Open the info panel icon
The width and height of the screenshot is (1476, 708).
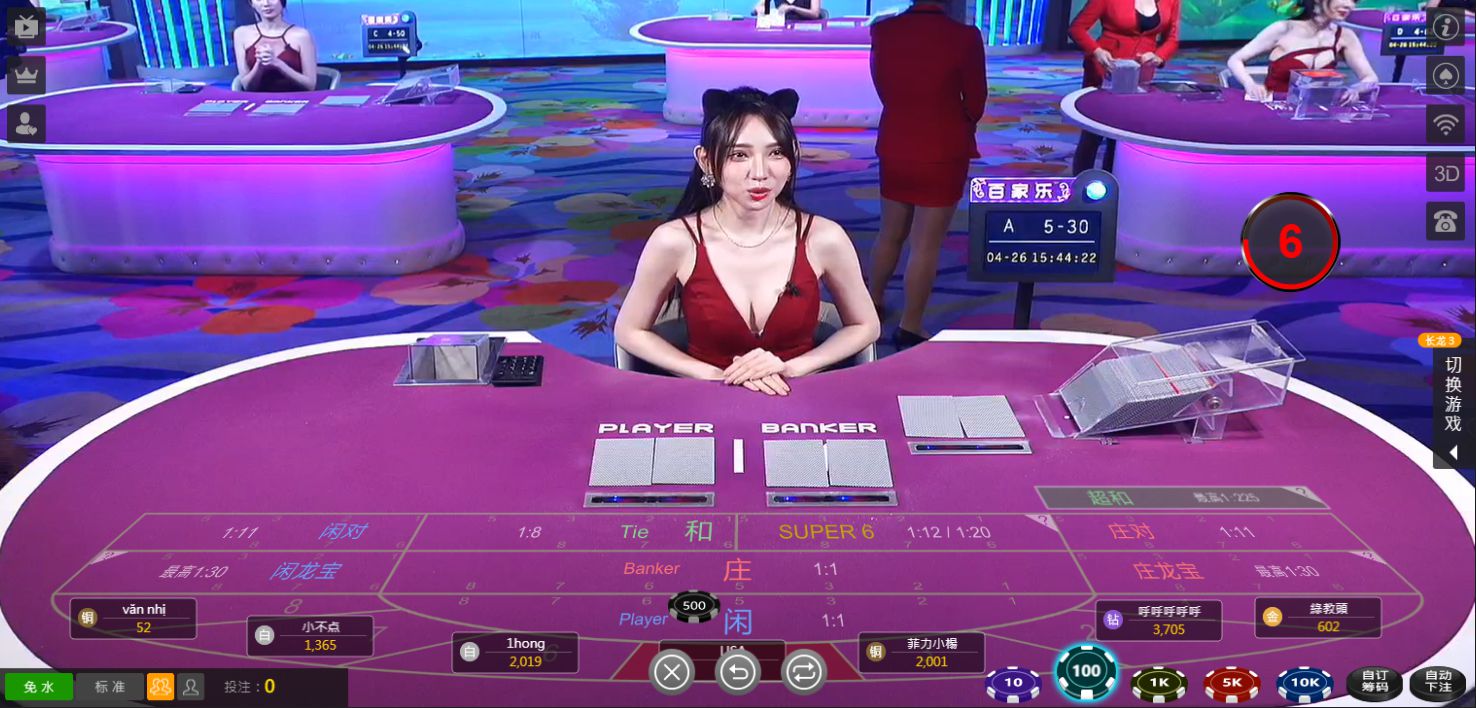click(x=1445, y=26)
